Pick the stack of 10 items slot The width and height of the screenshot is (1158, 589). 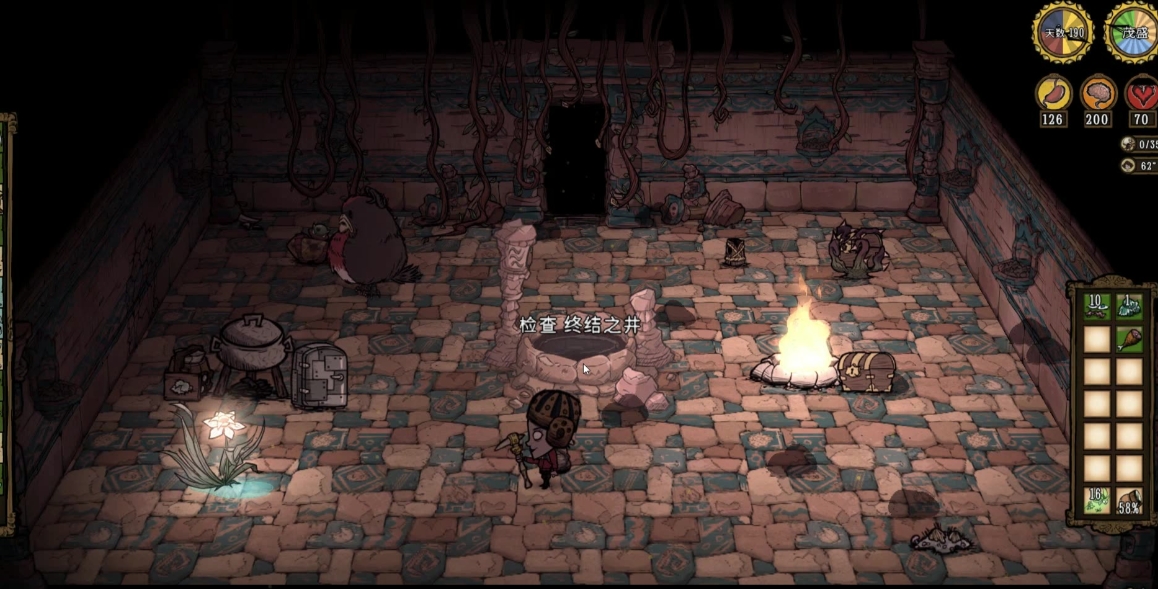click(1097, 307)
